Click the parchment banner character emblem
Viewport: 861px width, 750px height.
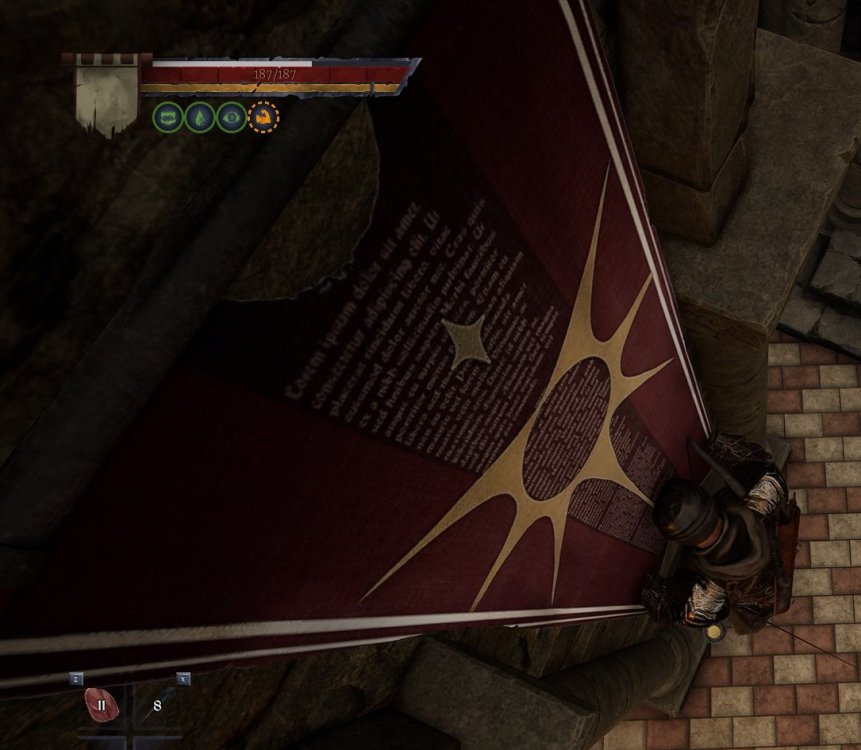click(106, 95)
